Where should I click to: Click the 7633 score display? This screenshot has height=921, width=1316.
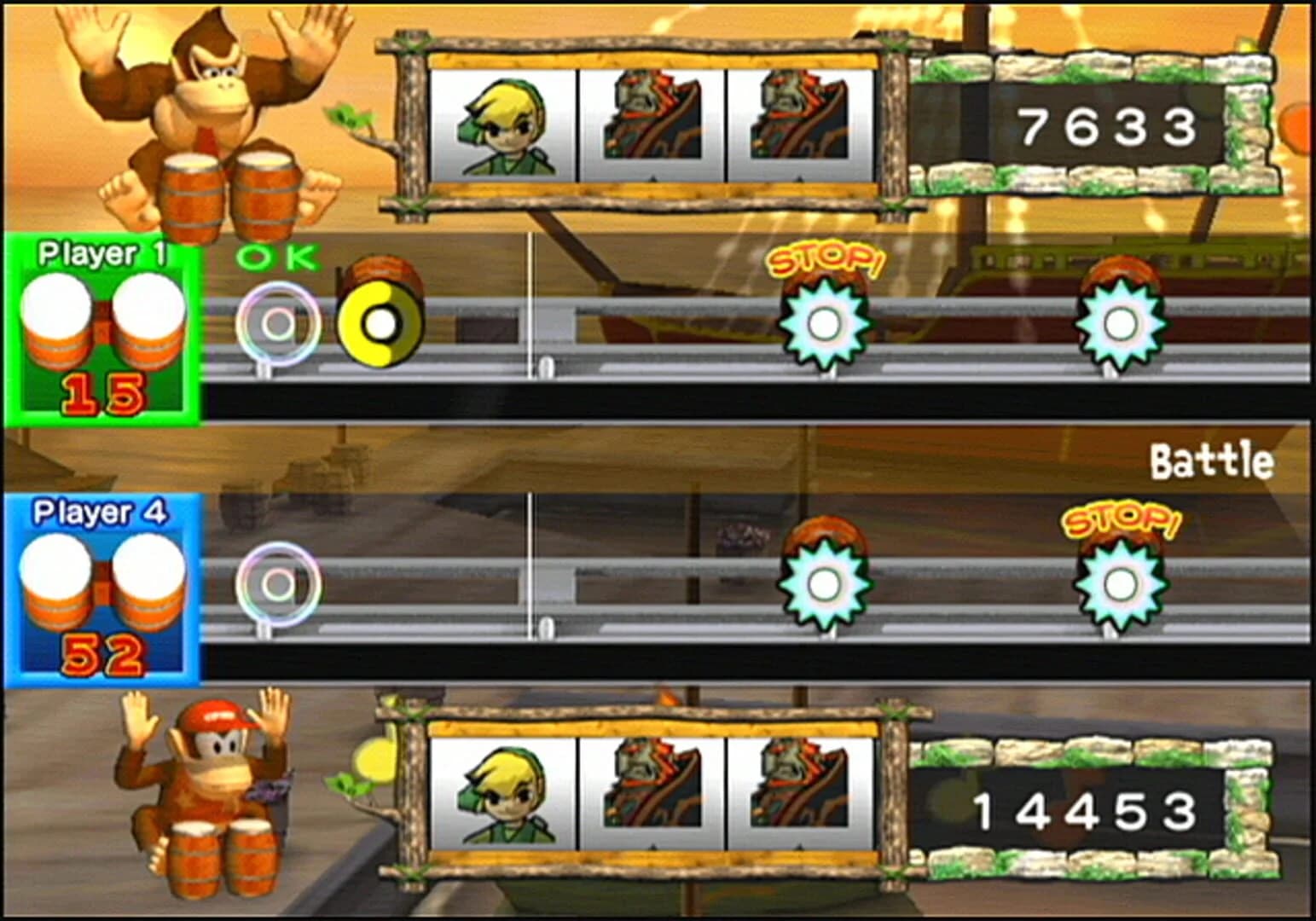coord(1109,128)
